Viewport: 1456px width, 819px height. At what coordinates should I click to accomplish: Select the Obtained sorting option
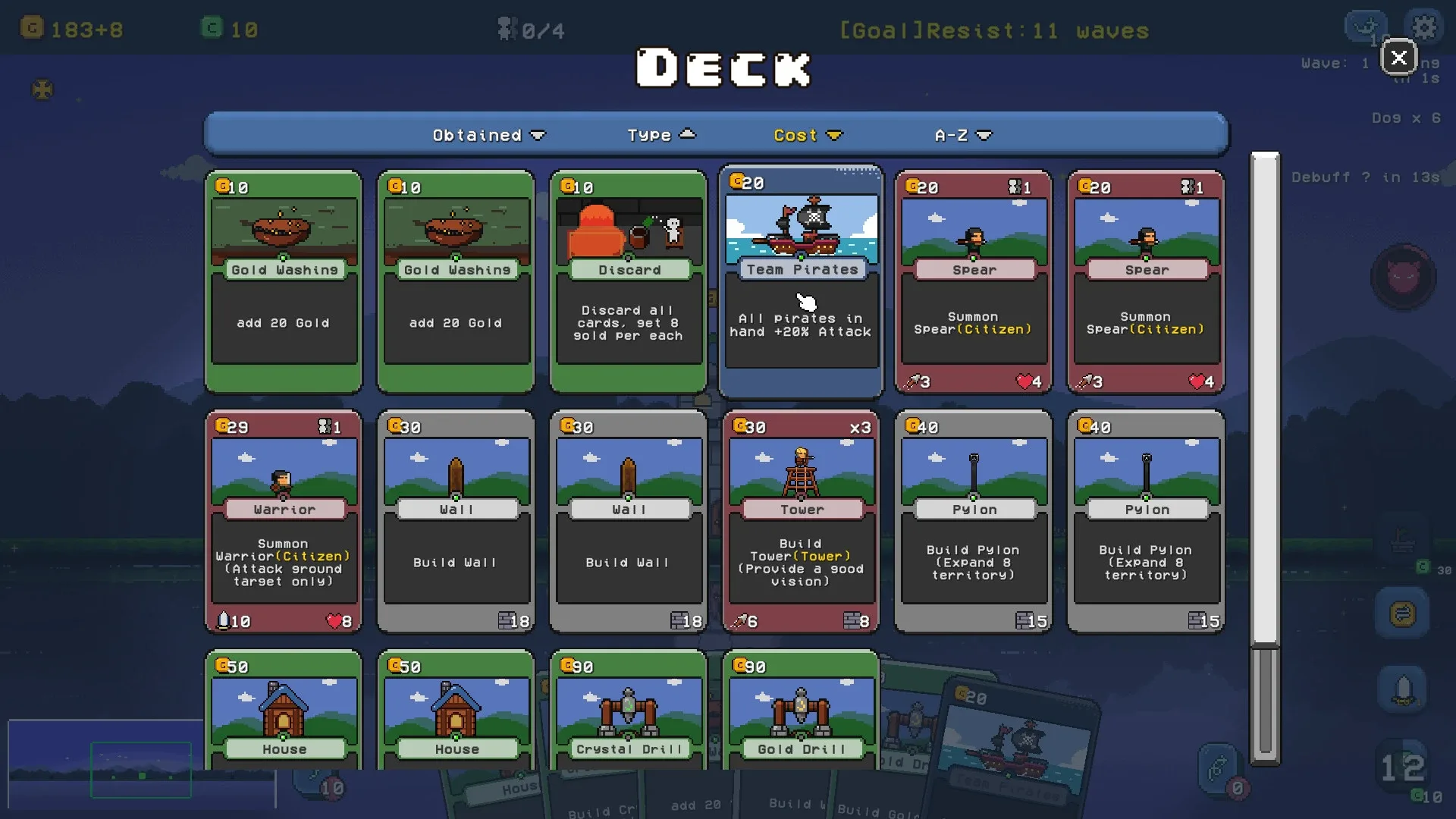click(x=478, y=134)
